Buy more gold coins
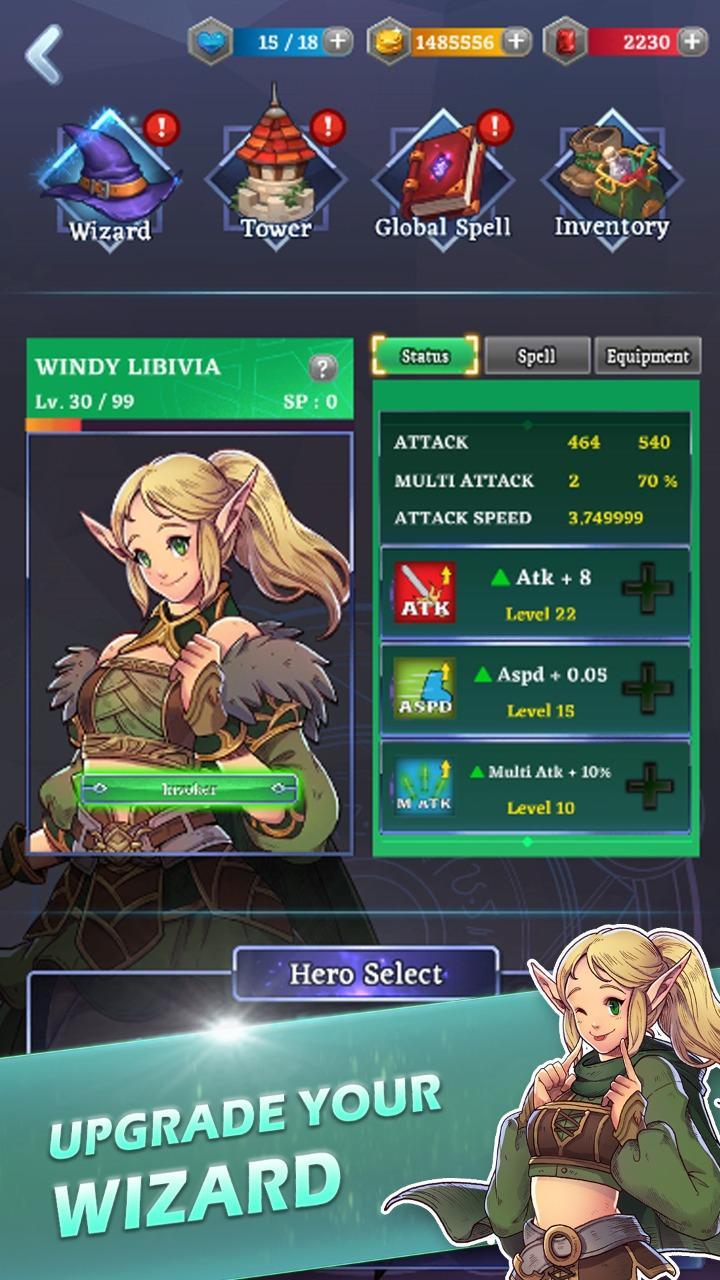 [x=516, y=42]
